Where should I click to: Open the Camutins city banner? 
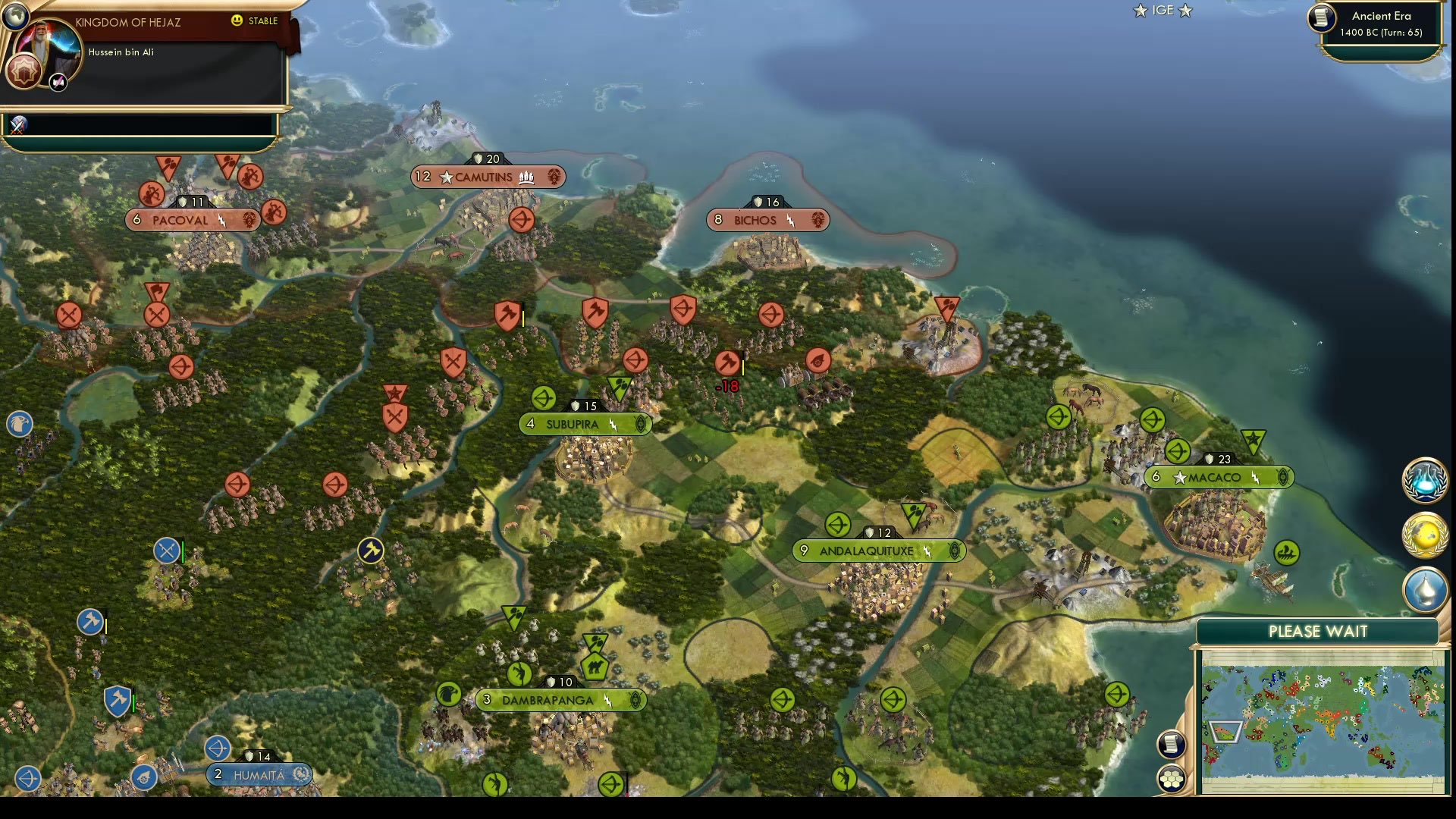click(488, 177)
